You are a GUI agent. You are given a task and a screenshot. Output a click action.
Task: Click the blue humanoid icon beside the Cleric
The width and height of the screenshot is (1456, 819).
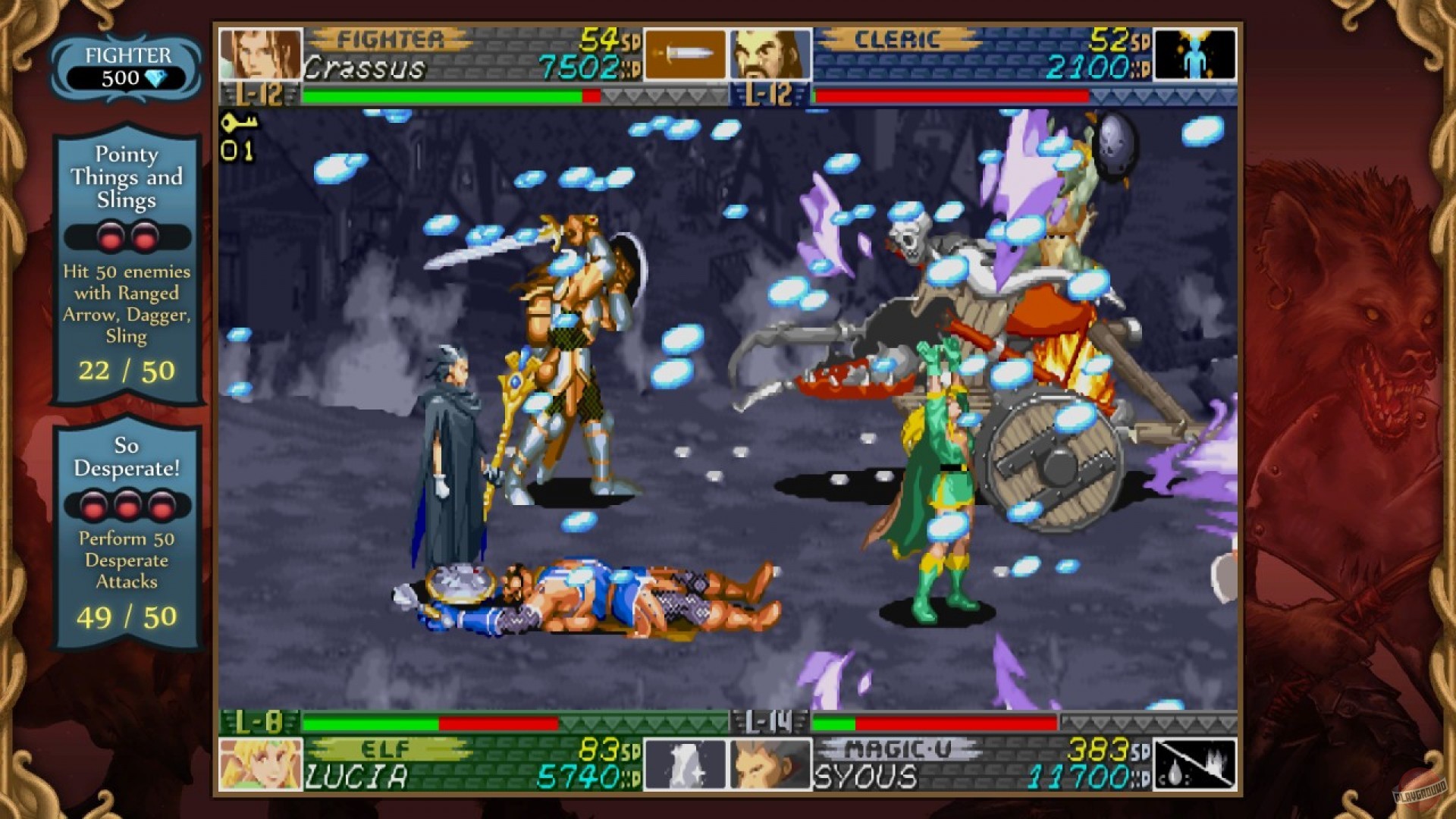coord(1196,53)
